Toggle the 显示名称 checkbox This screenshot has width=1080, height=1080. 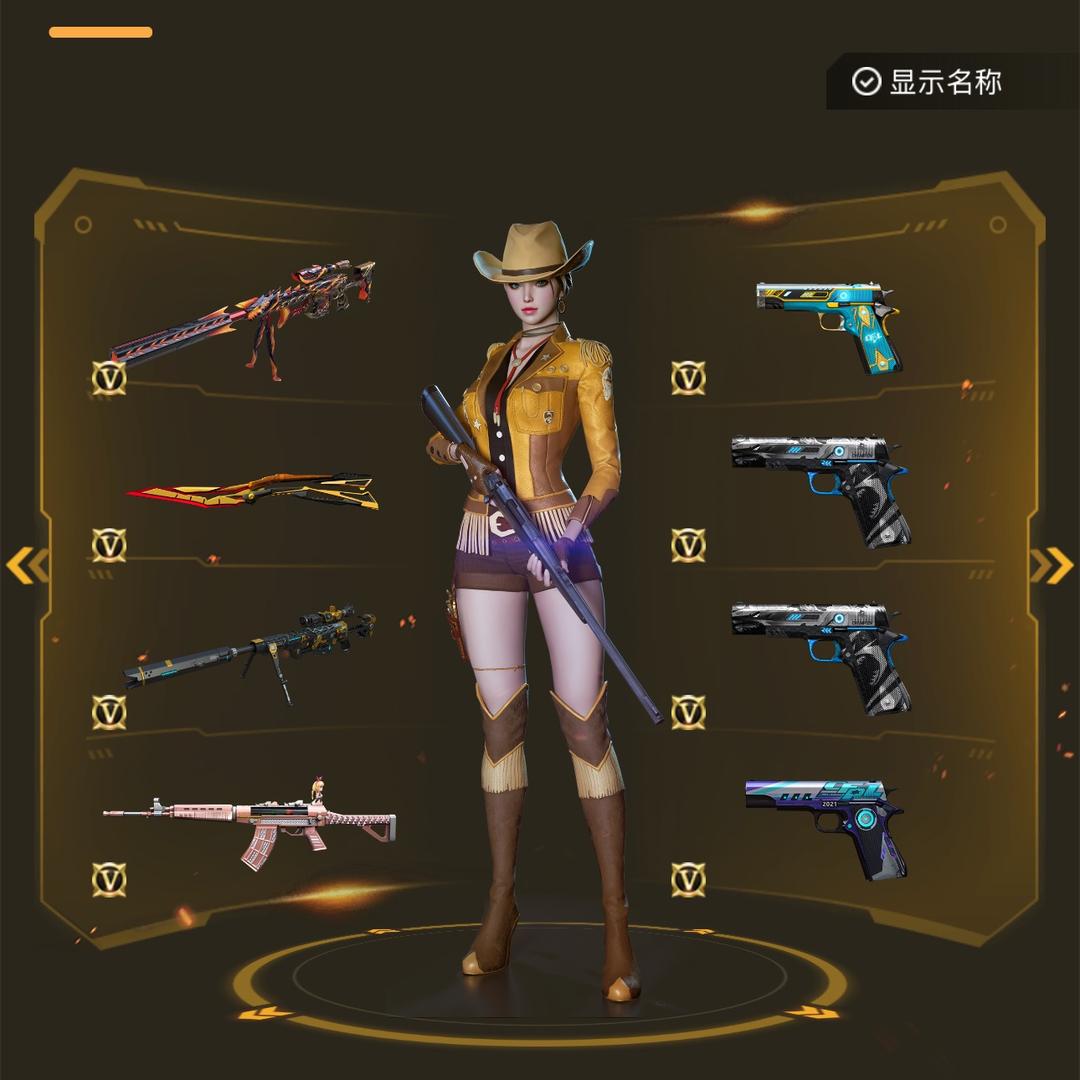pos(866,81)
